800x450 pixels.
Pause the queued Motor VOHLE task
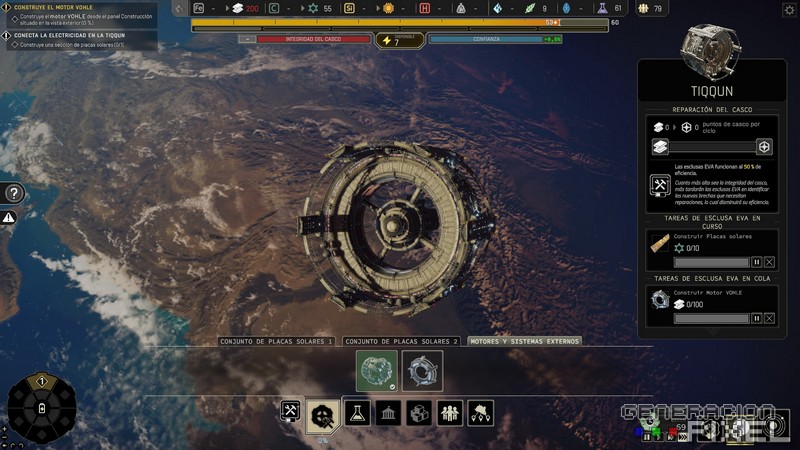756,319
